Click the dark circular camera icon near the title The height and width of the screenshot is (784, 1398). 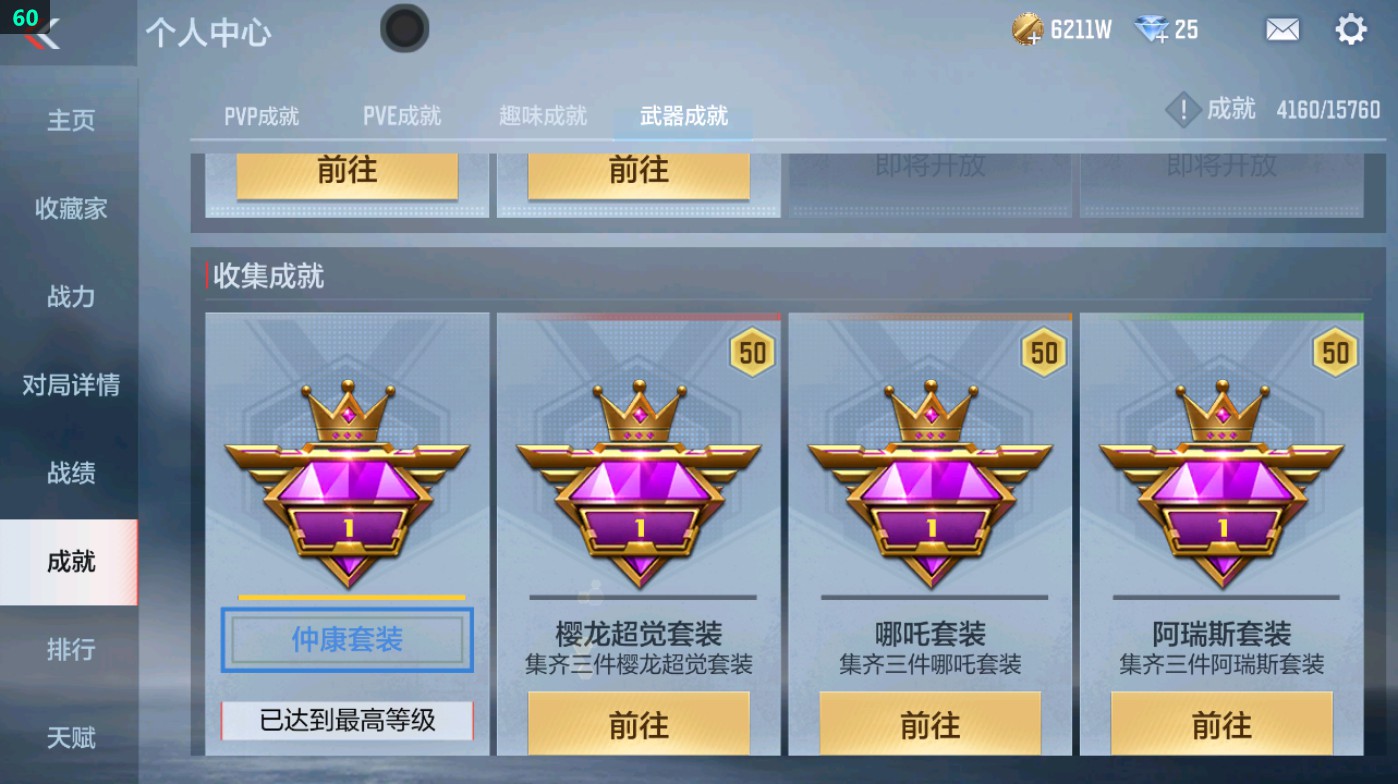(406, 29)
